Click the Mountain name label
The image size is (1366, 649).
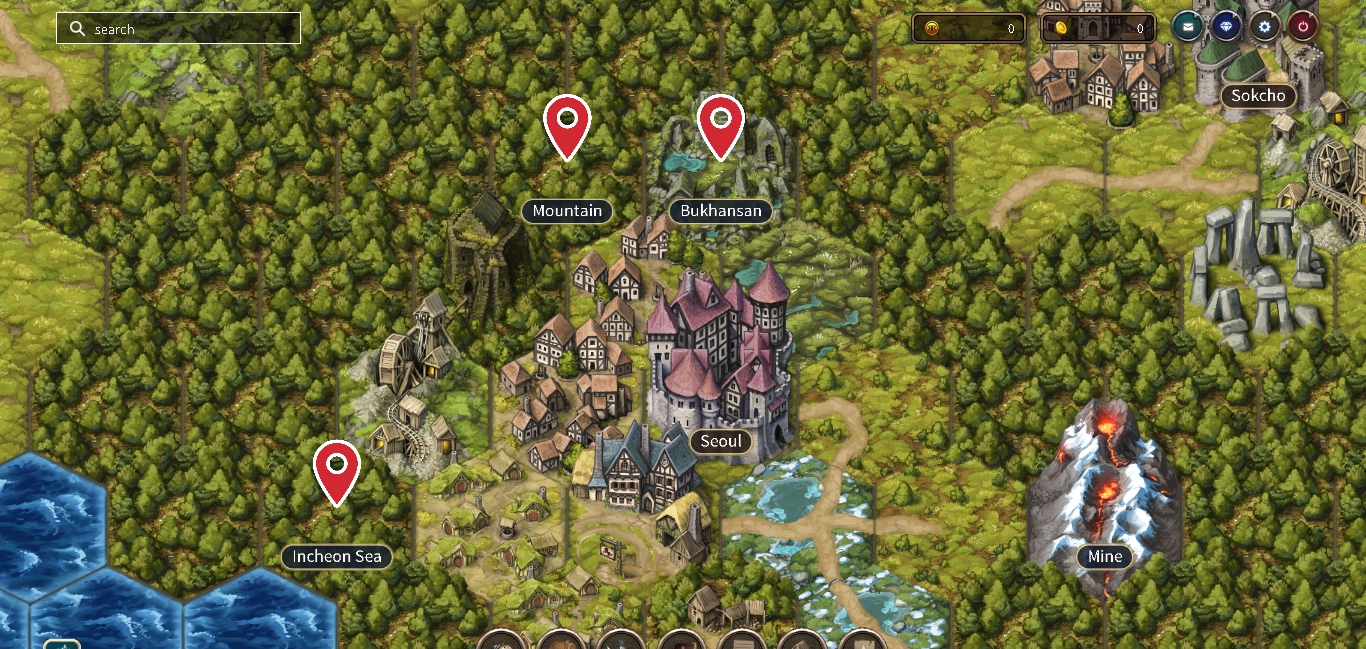567,211
